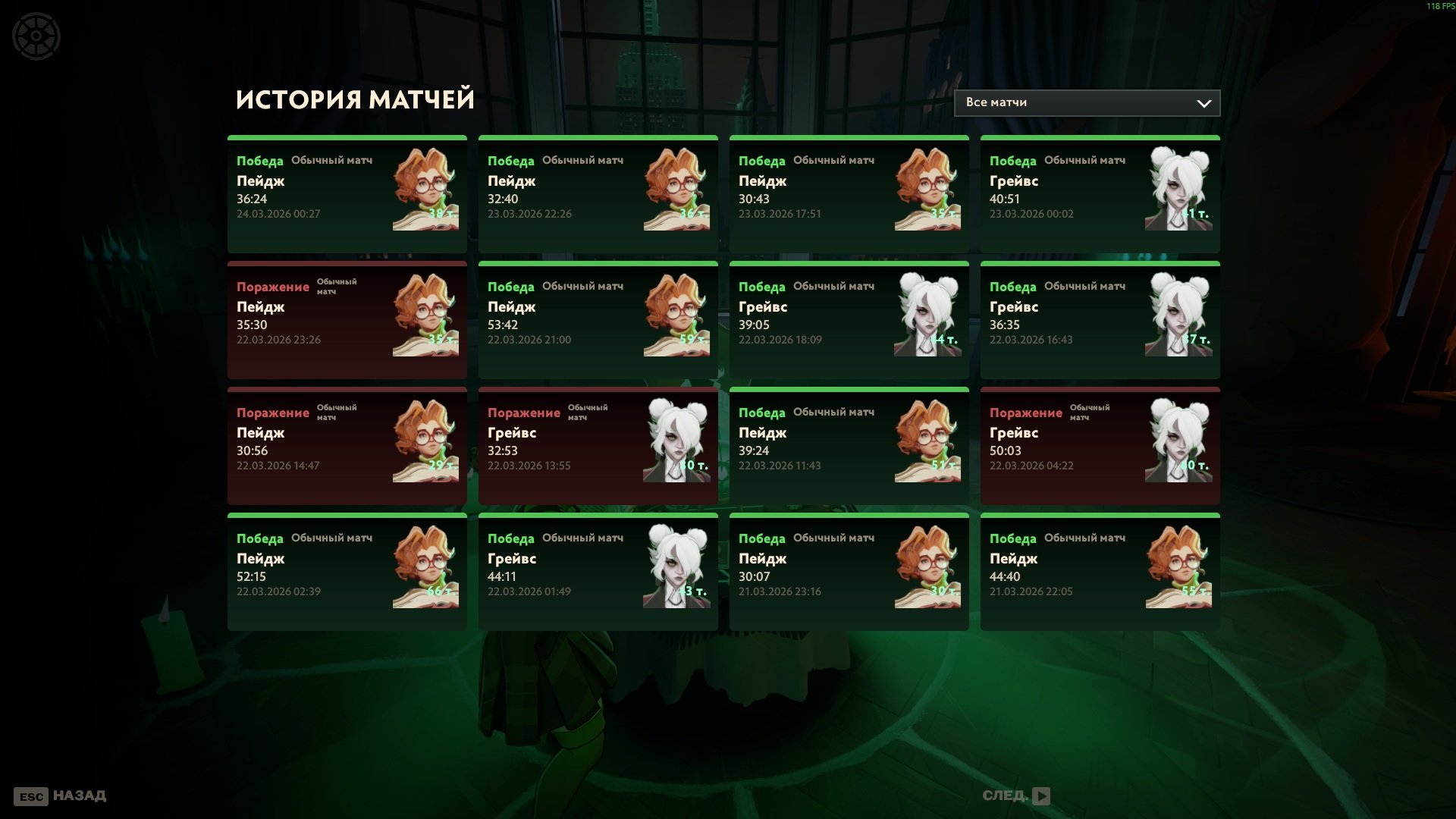Open the Пейдж defeat lasting 35:30

[347, 320]
